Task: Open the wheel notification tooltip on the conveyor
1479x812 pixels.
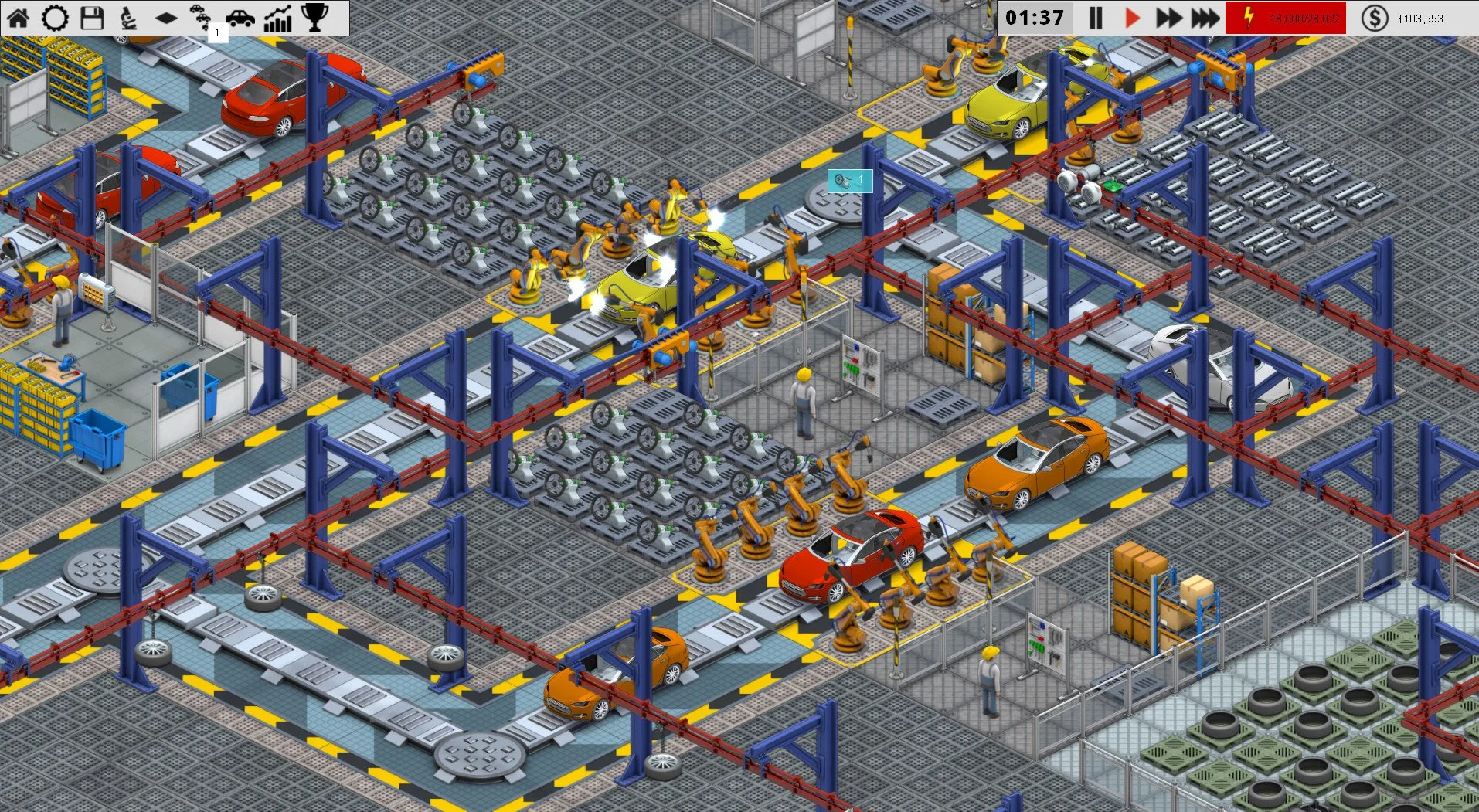Action: tap(848, 180)
